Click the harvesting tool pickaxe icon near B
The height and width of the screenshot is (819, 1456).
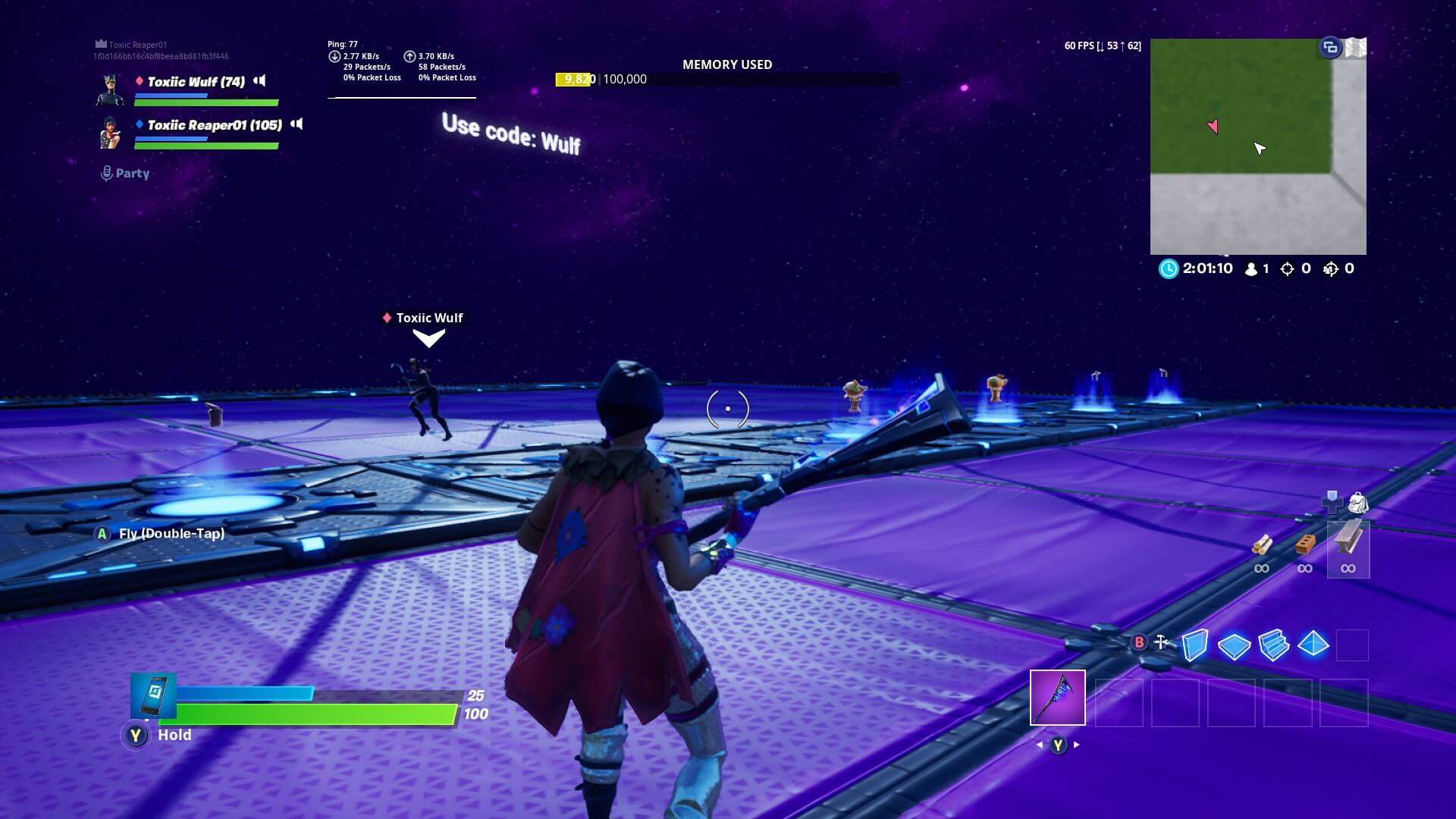coord(1161,643)
